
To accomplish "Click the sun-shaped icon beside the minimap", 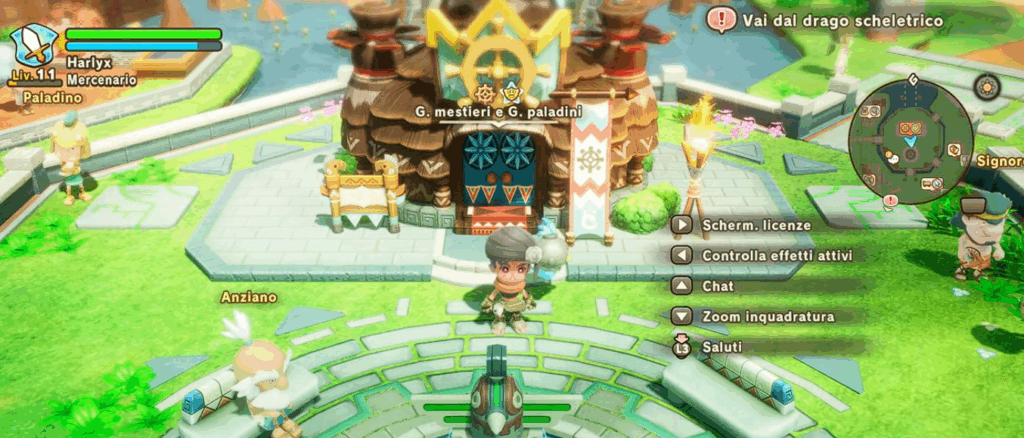I will click(987, 88).
